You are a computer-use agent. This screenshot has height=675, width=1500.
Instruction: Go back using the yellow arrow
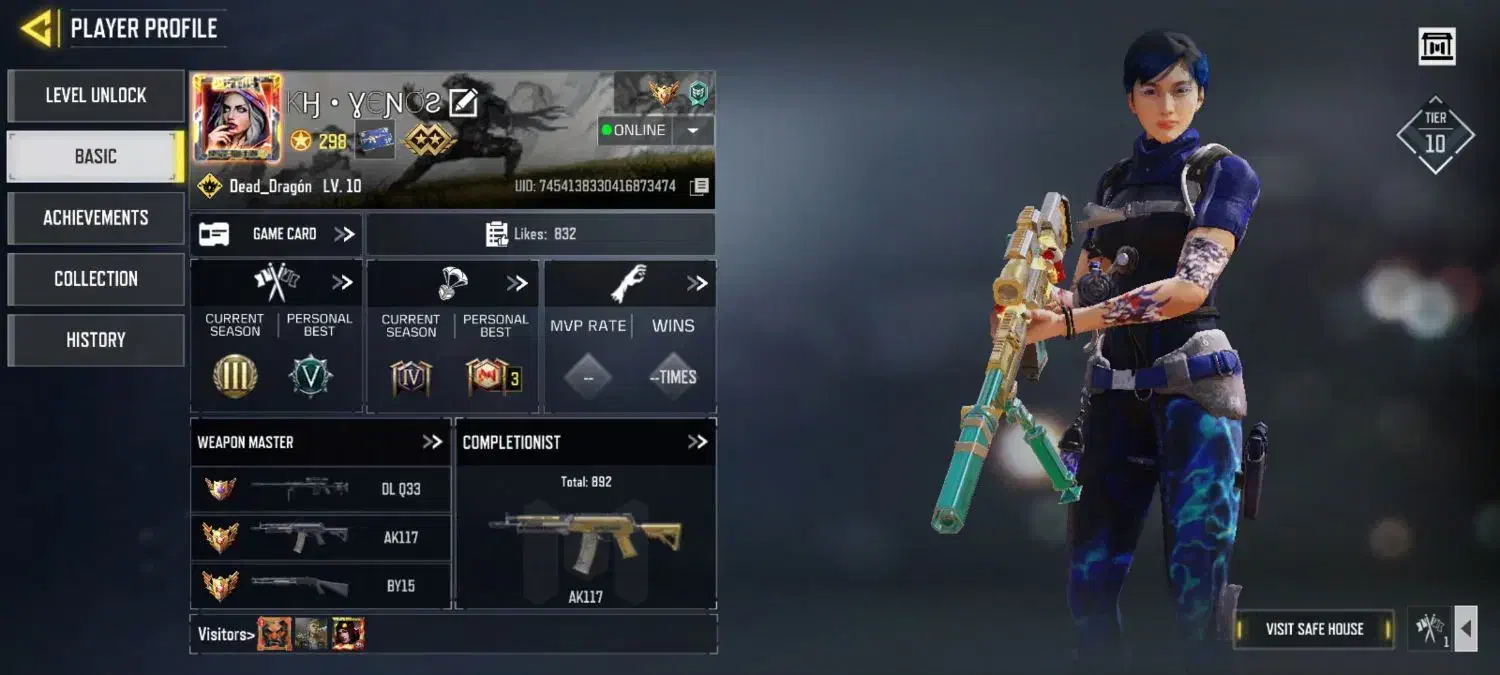[36, 28]
